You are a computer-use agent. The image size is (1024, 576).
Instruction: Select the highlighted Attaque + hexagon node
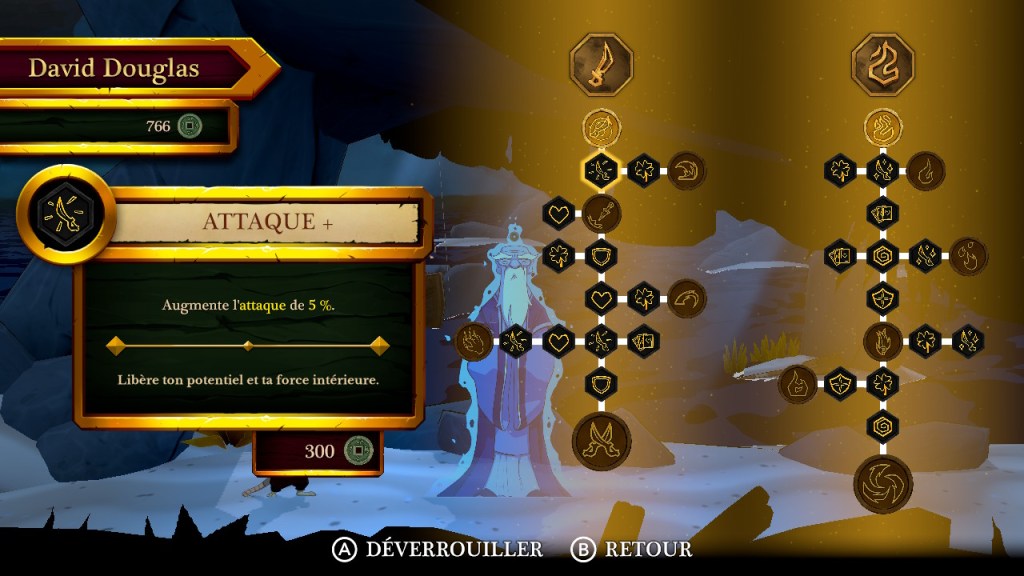coord(601,170)
